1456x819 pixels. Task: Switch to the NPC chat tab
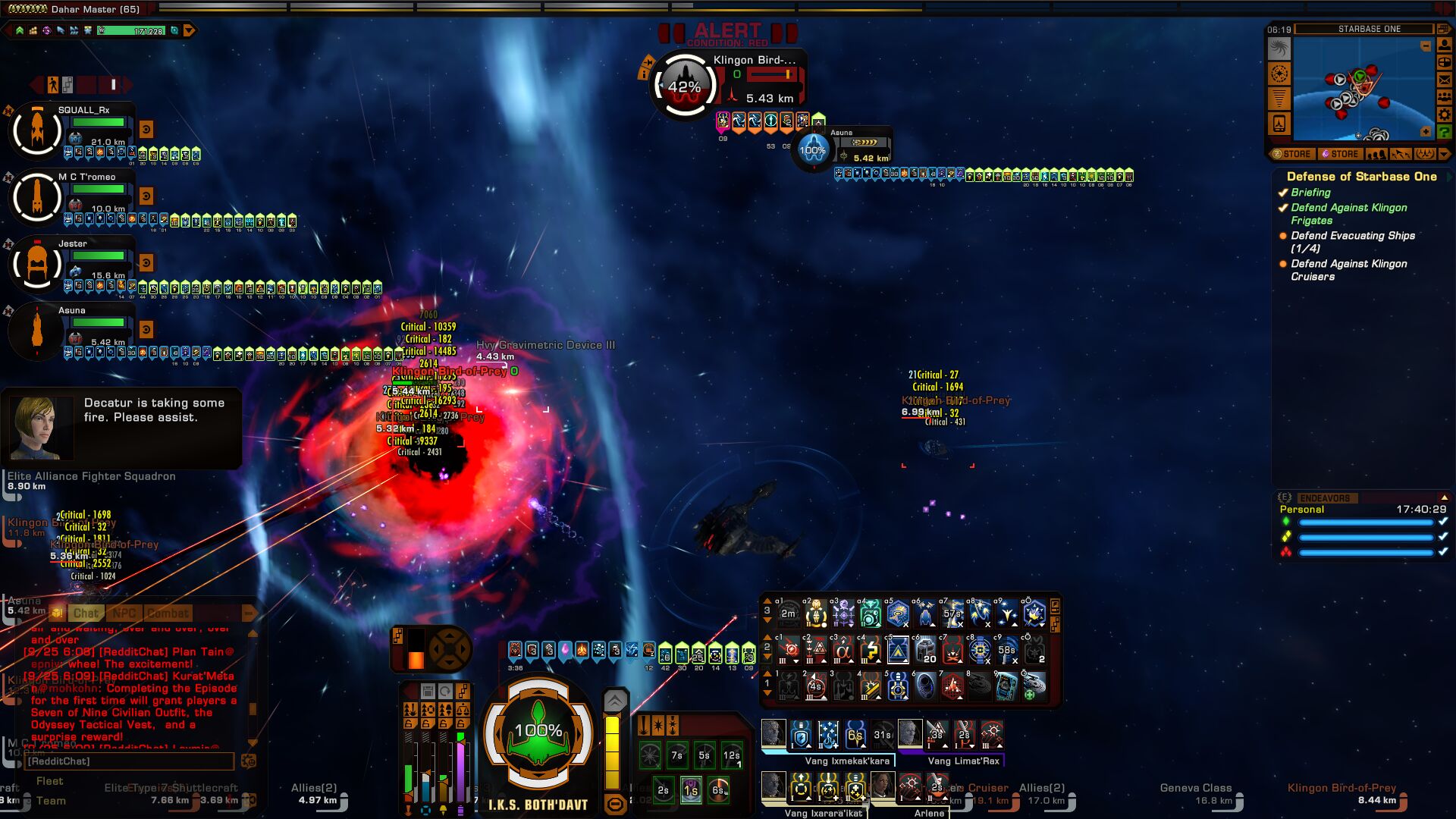(x=124, y=613)
